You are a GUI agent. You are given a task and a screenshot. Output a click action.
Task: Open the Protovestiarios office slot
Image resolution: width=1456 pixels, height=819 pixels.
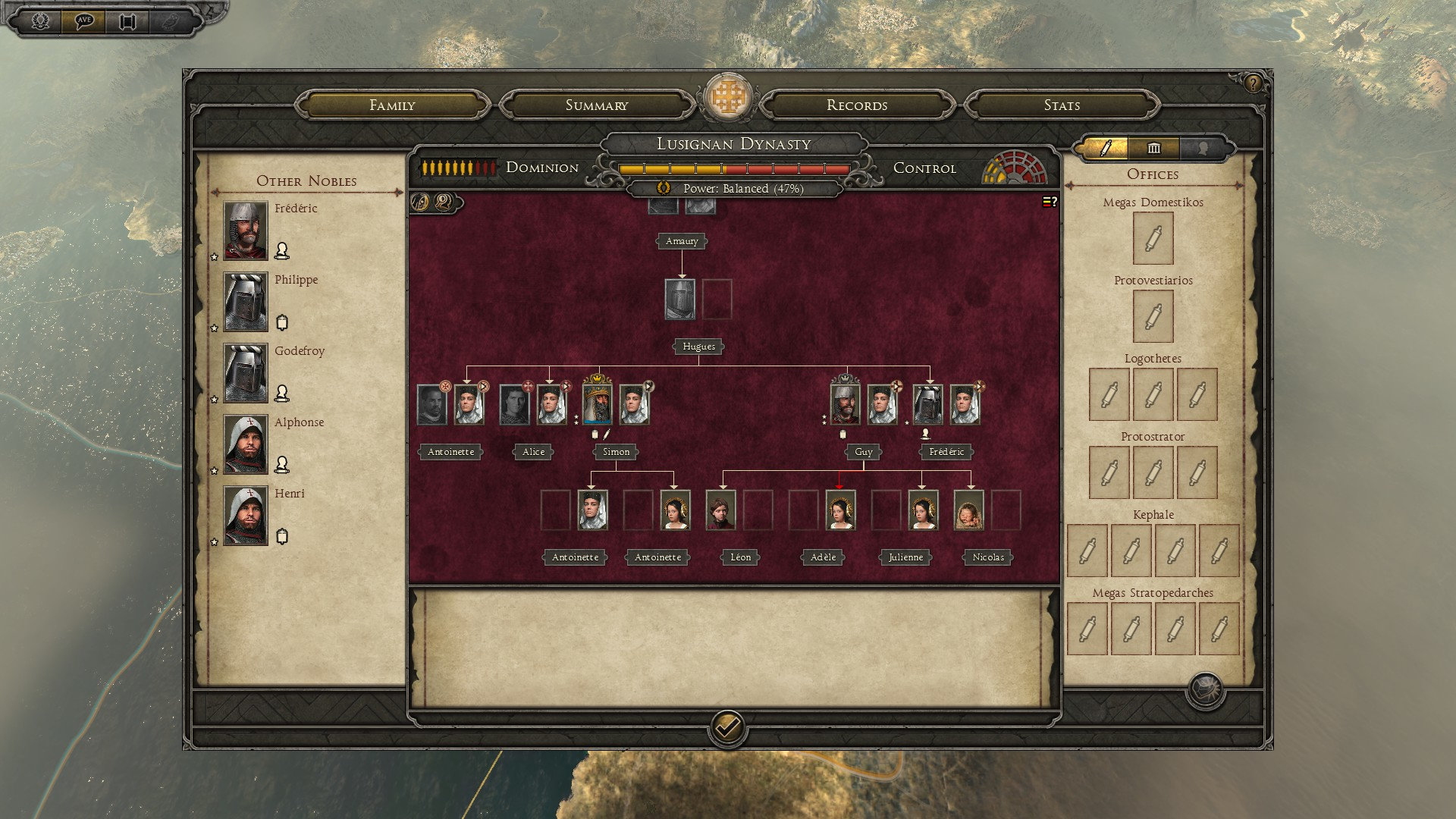1153,317
